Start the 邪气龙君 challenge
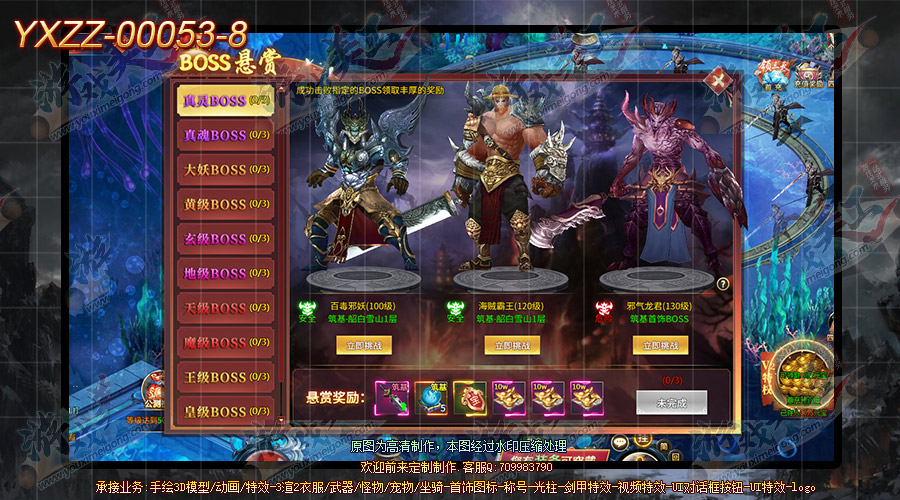Viewport: 900px width, 500px height. click(x=662, y=344)
